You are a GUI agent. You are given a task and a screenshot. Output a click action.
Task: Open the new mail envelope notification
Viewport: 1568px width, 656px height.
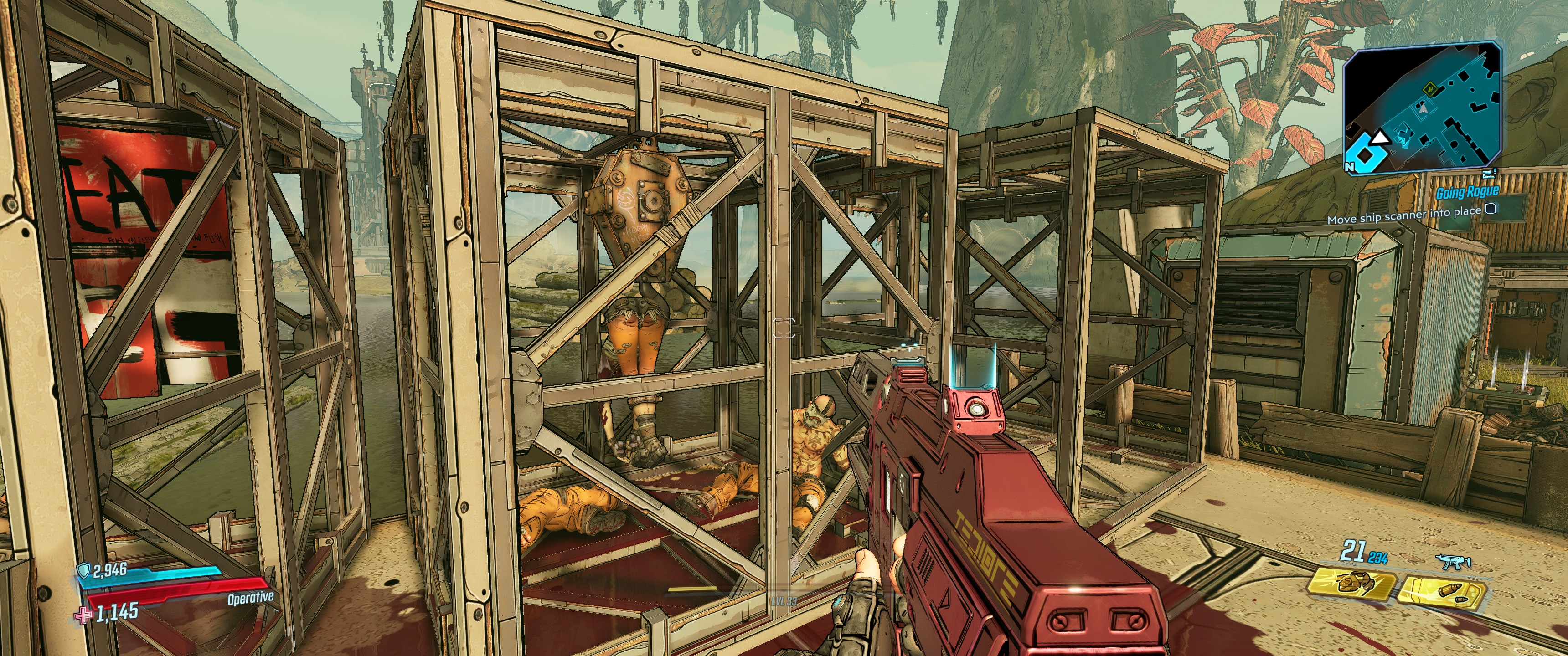(x=1488, y=174)
